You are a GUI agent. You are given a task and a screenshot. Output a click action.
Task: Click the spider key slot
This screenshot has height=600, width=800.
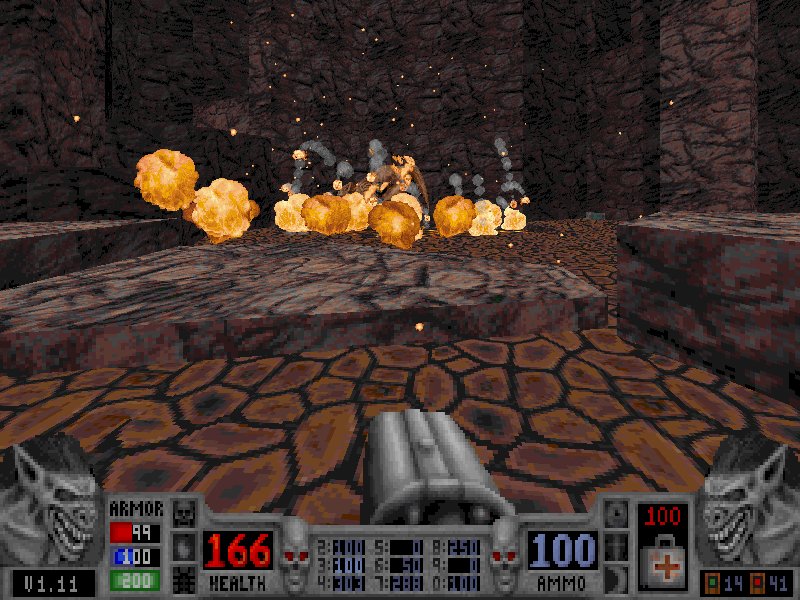click(184, 579)
